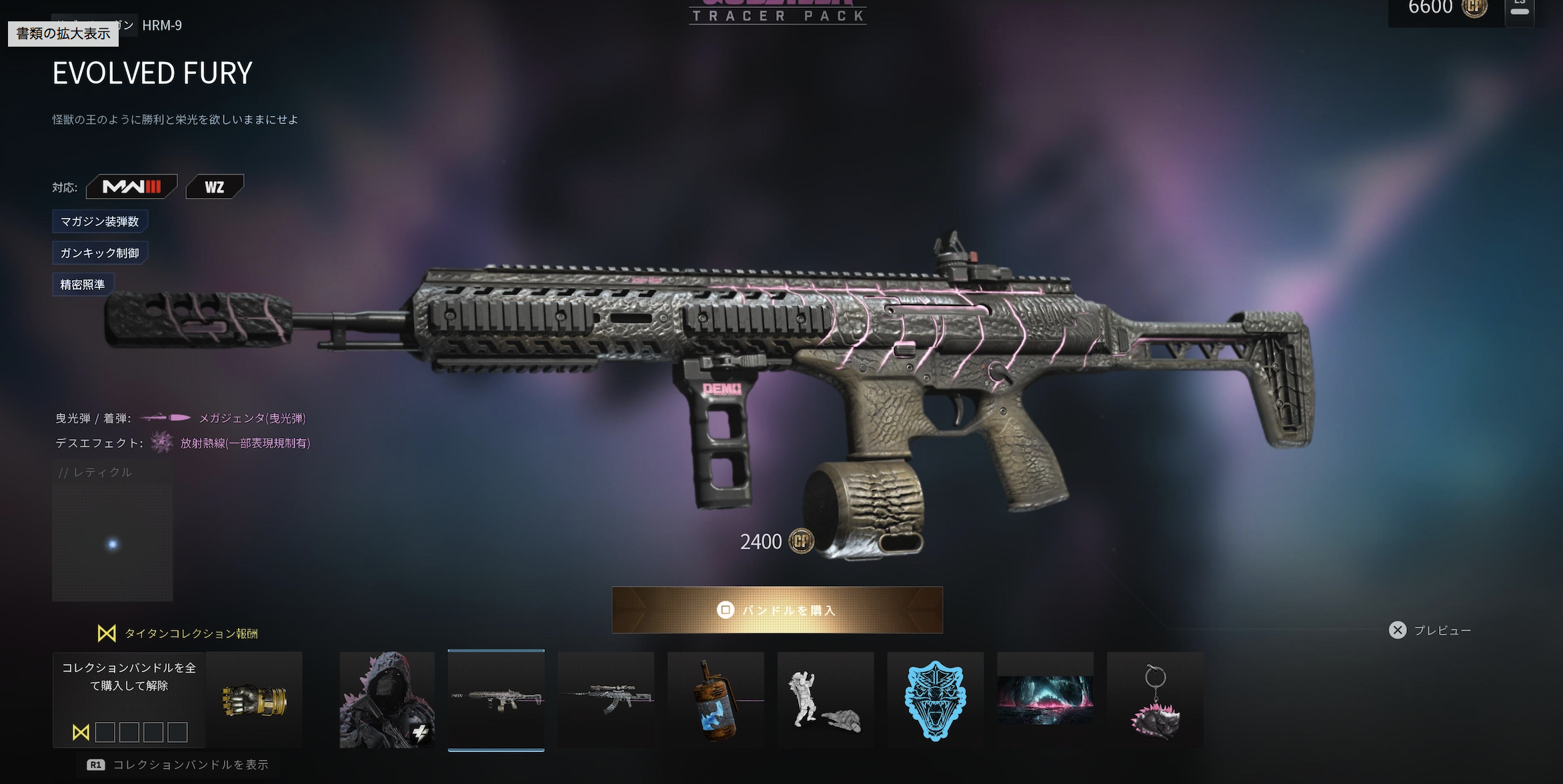Select the magazine capacity attribute tag
1563x784 pixels.
tap(100, 221)
